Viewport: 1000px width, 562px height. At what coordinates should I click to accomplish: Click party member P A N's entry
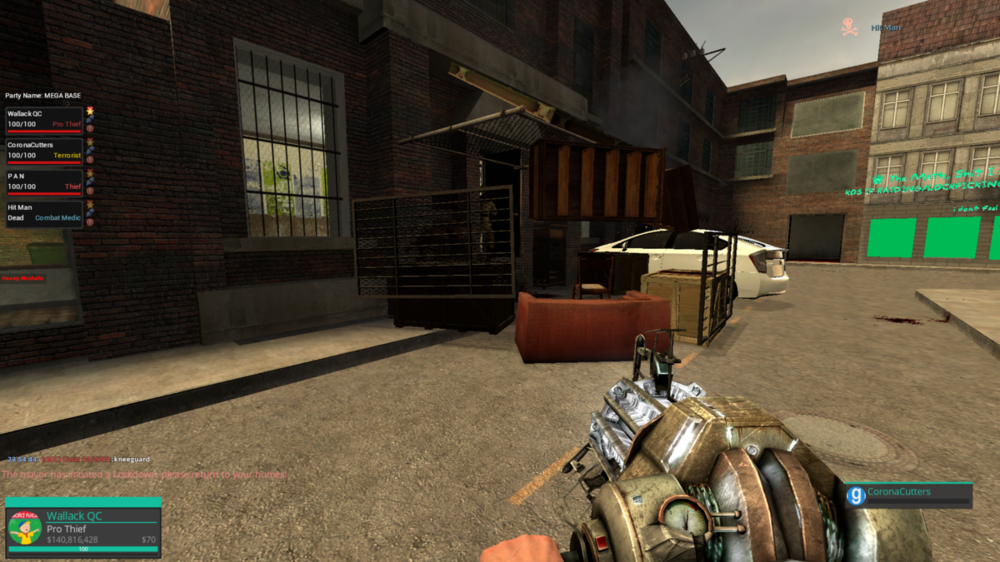pos(44,181)
